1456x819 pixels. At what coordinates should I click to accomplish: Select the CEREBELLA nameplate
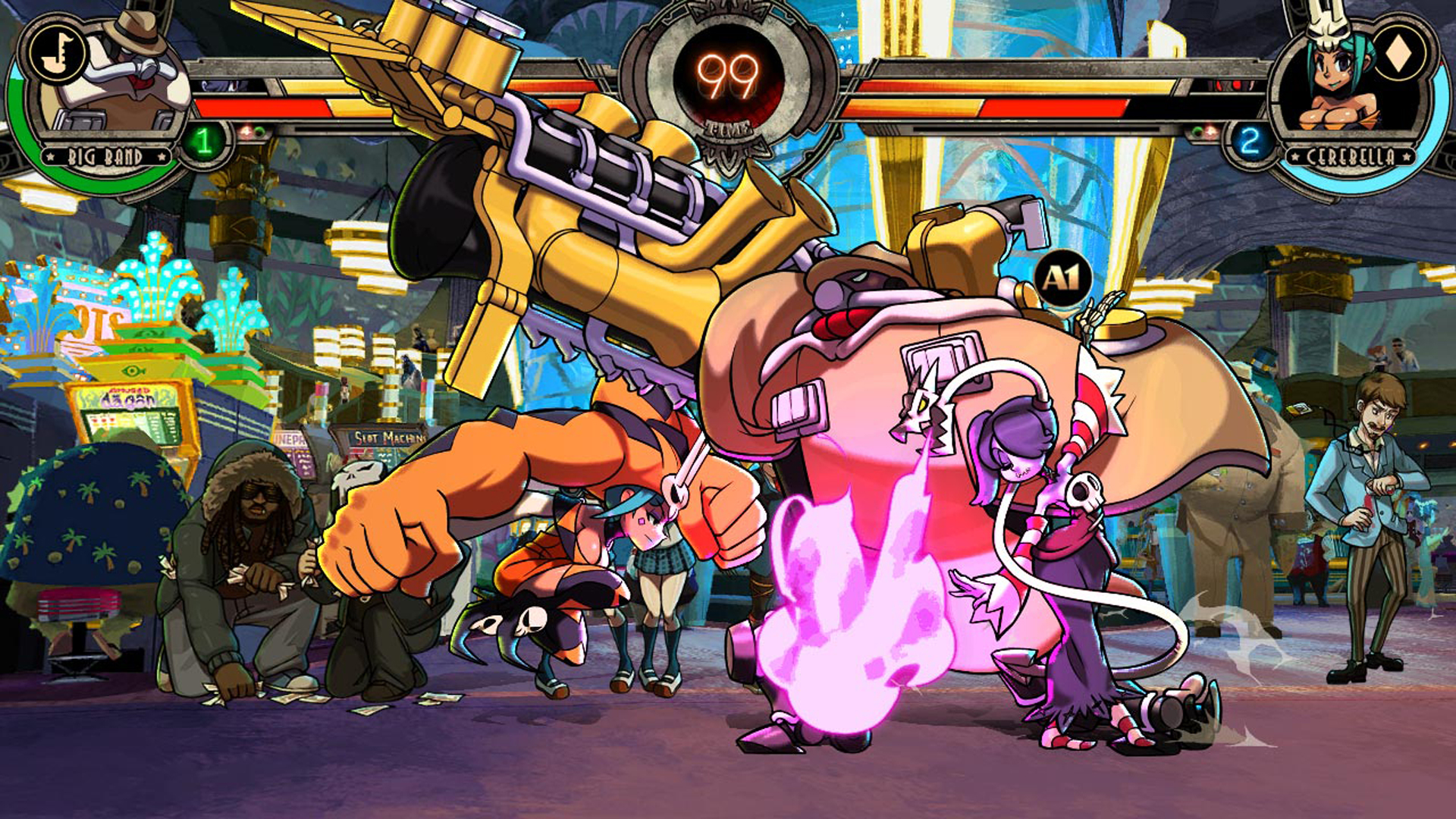click(x=1350, y=156)
